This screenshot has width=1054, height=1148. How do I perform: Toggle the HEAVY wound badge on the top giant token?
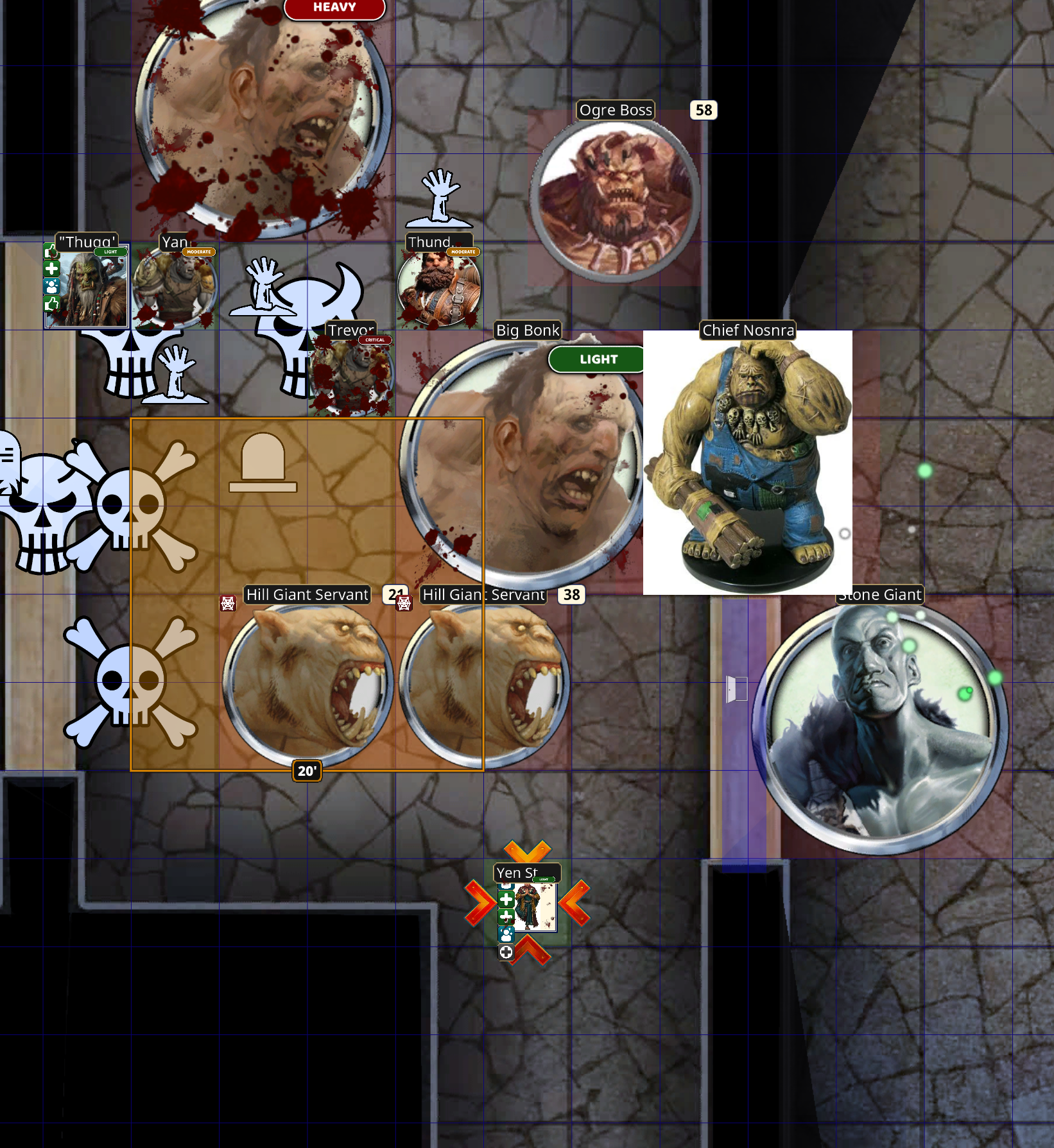tap(334, 8)
